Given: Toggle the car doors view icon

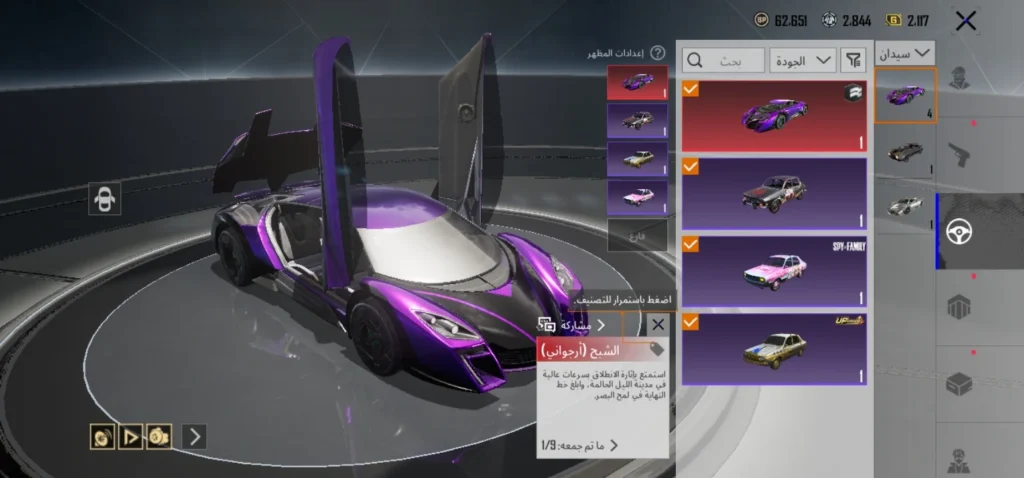Looking at the screenshot, I should [x=103, y=199].
